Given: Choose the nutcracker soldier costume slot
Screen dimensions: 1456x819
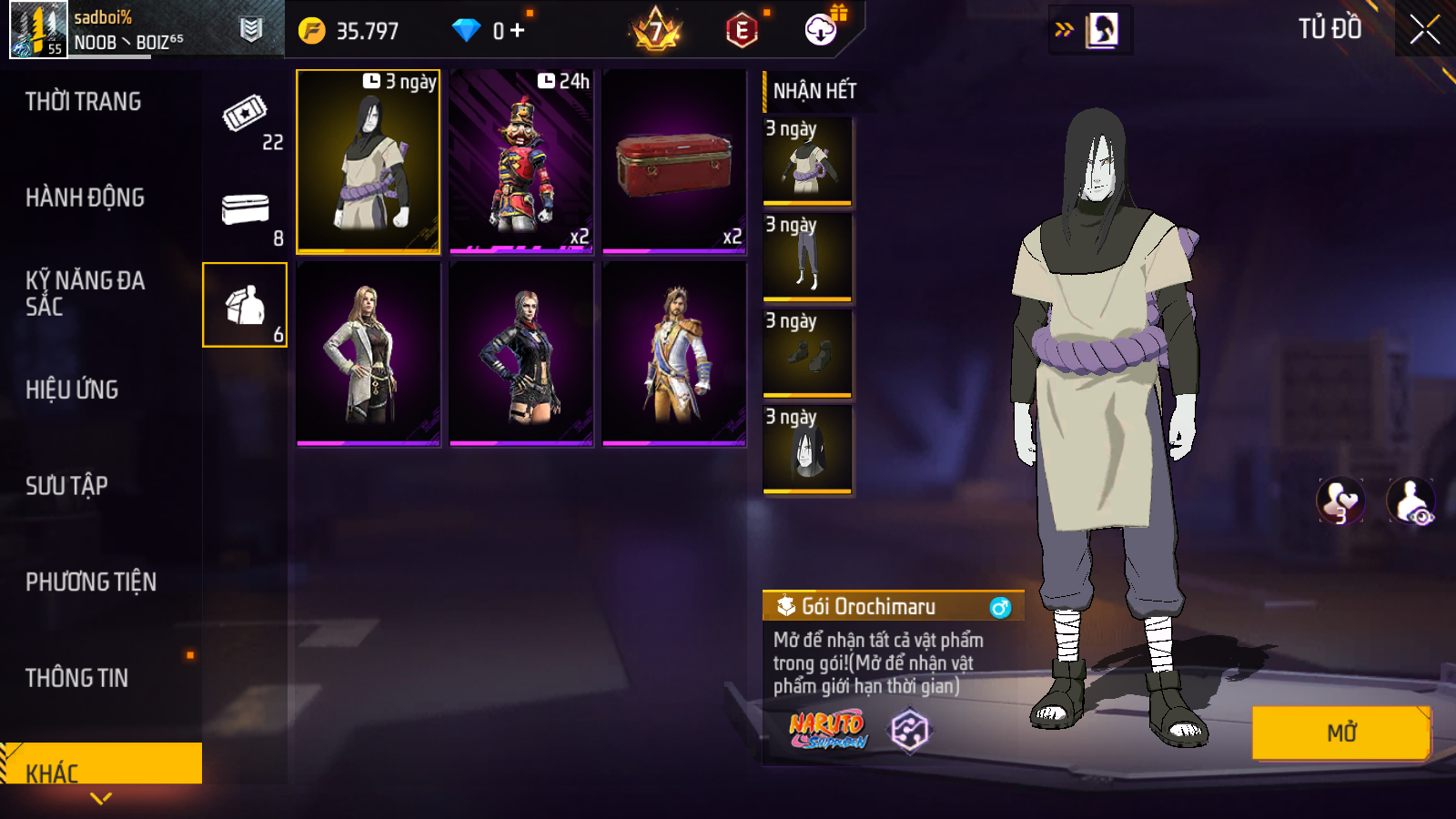Looking at the screenshot, I should coord(521,160).
